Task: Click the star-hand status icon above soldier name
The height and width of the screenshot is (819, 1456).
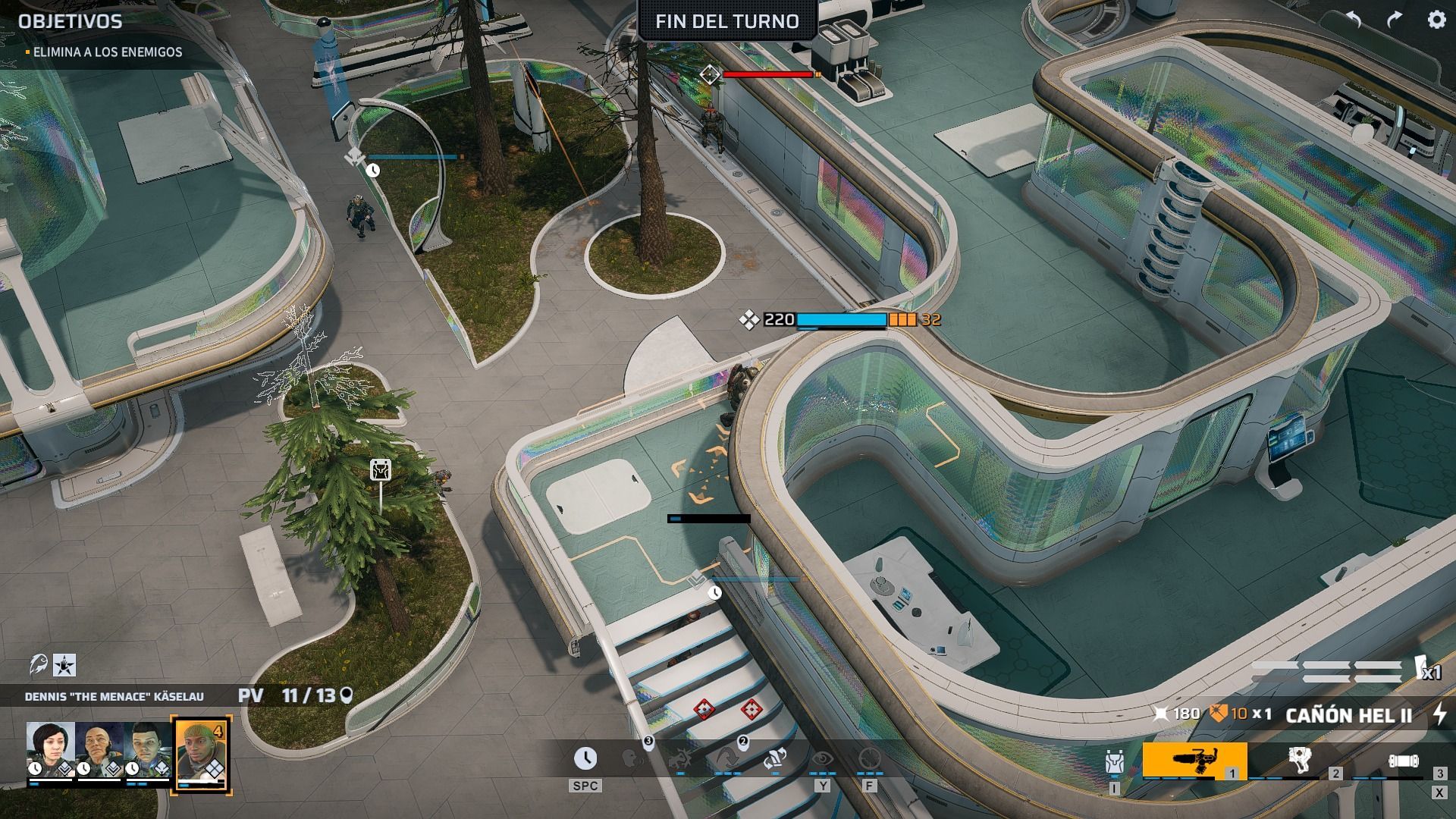Action: pos(64,666)
